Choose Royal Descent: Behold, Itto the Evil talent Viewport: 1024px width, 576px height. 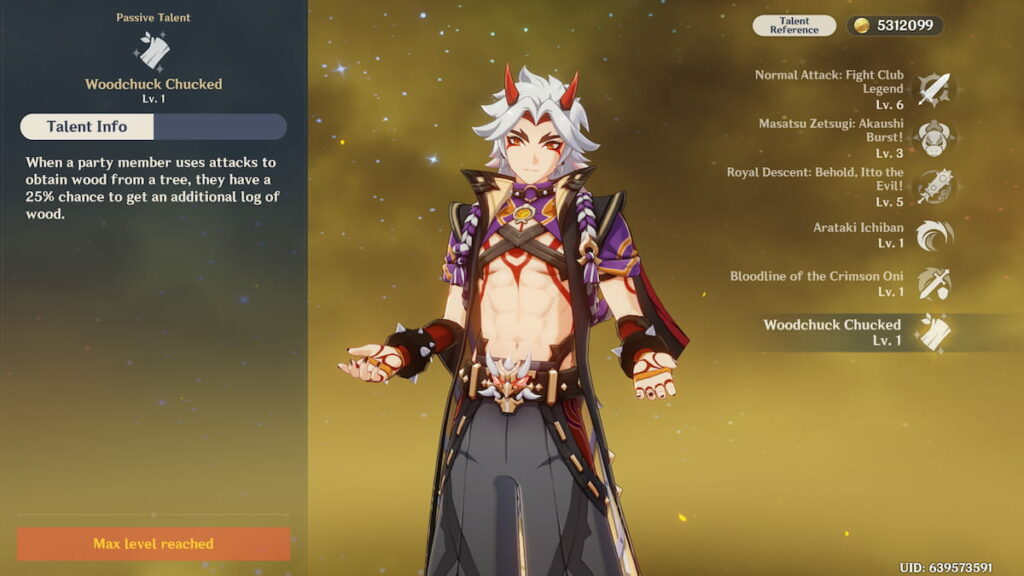pos(934,186)
